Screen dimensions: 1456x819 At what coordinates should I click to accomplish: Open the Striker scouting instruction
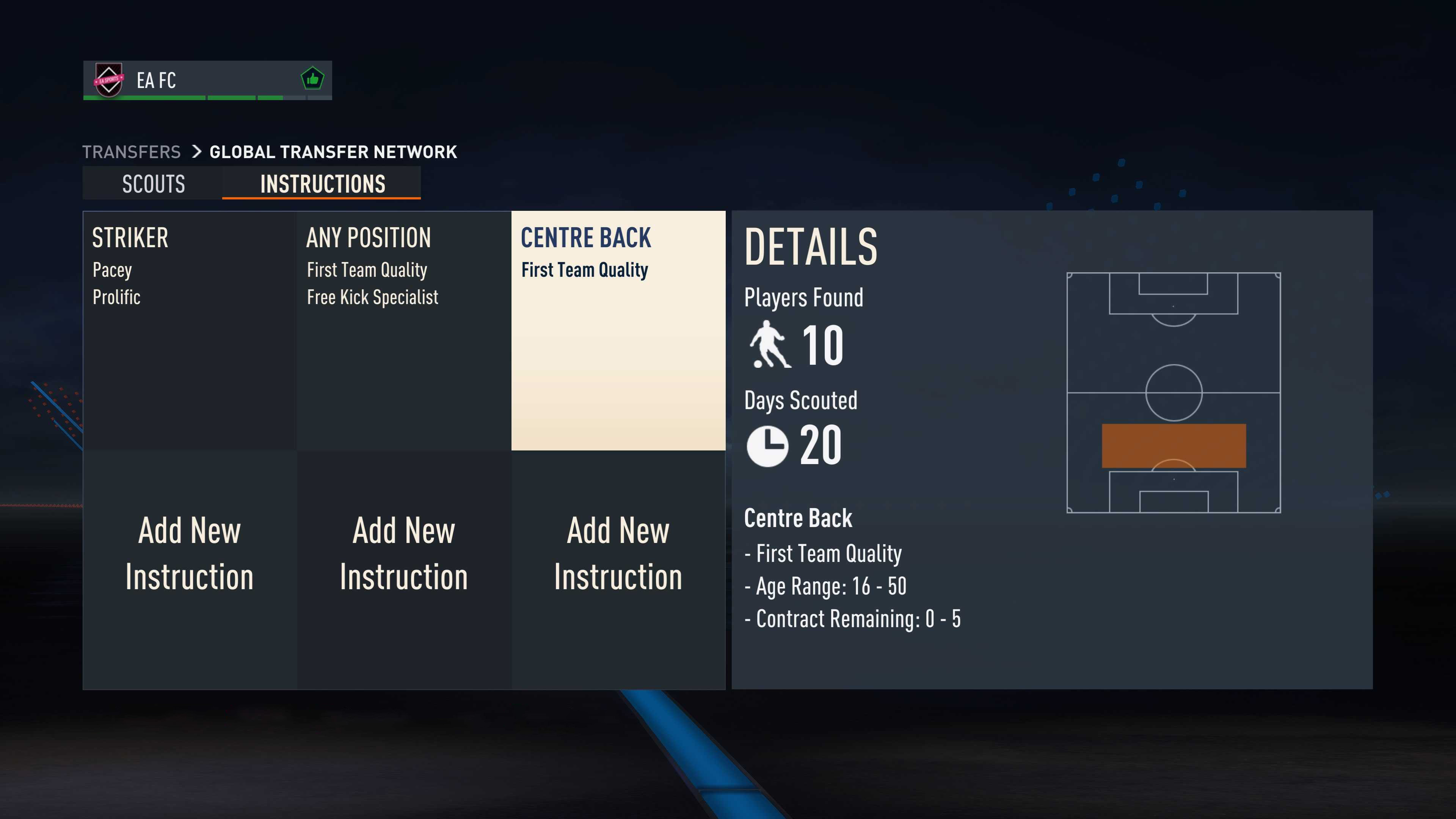click(189, 330)
